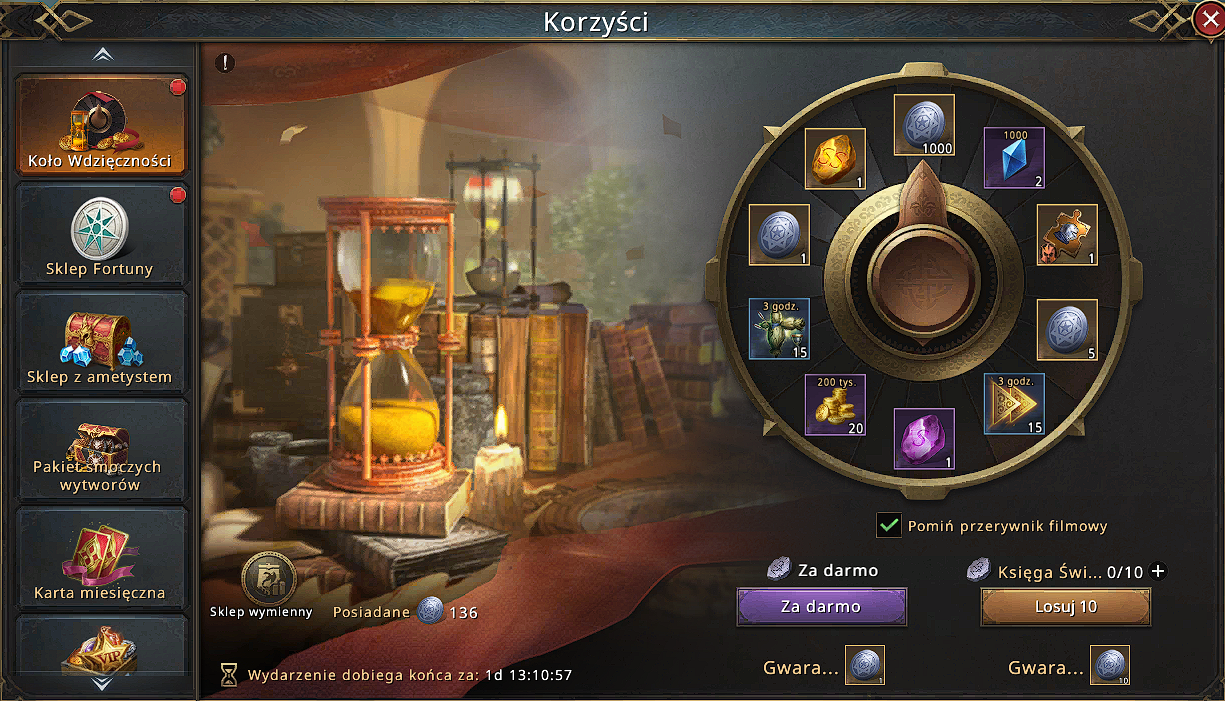Add more Księga Świ... items via plus

(1158, 572)
